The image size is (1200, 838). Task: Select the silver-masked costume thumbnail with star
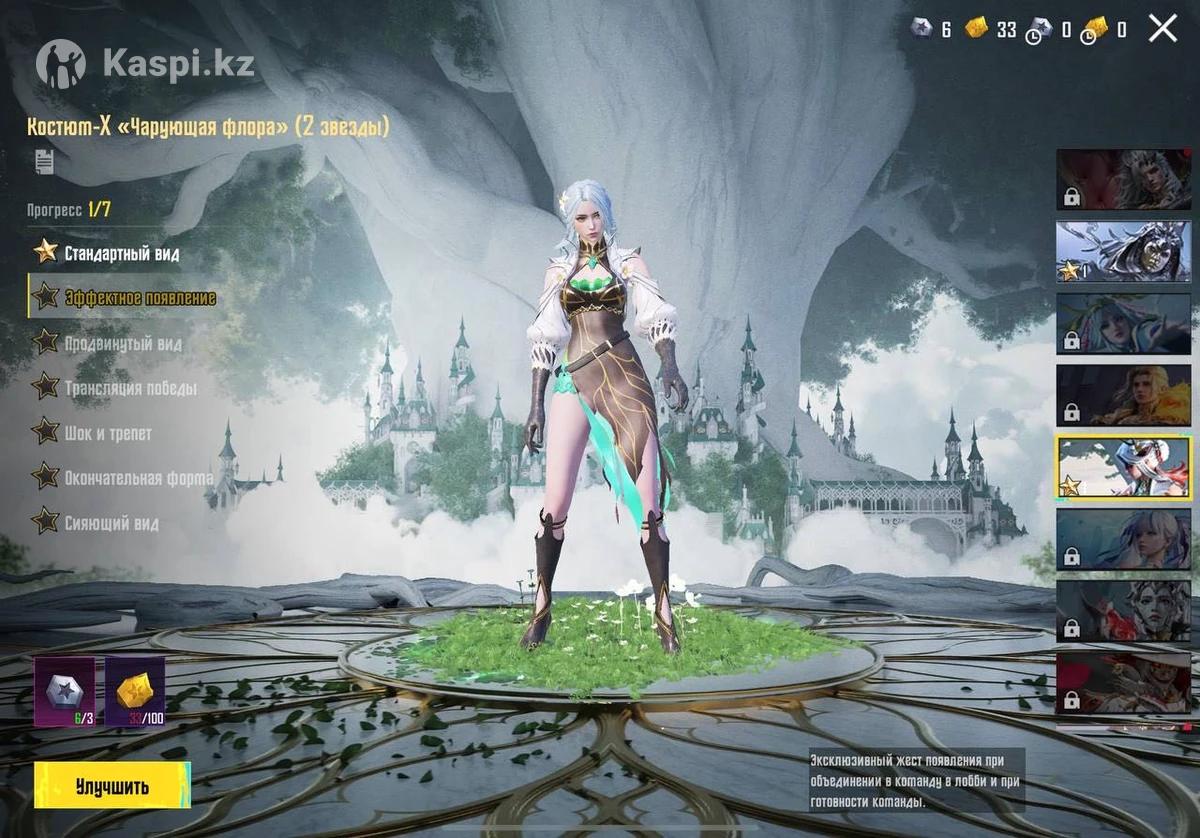(1123, 251)
